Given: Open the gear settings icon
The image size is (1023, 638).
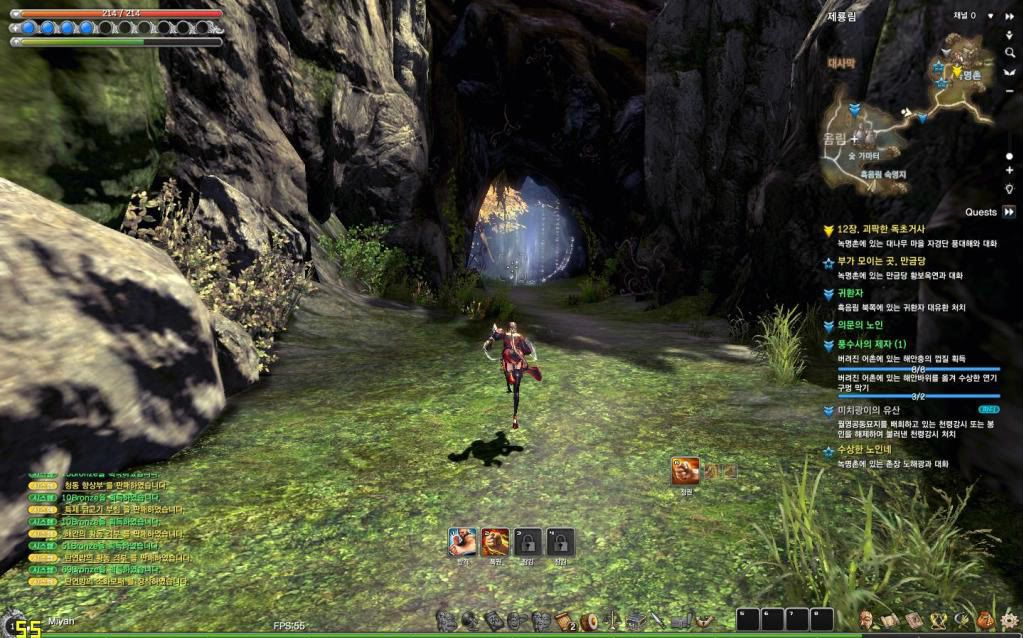Looking at the screenshot, I should pos(1009,621).
